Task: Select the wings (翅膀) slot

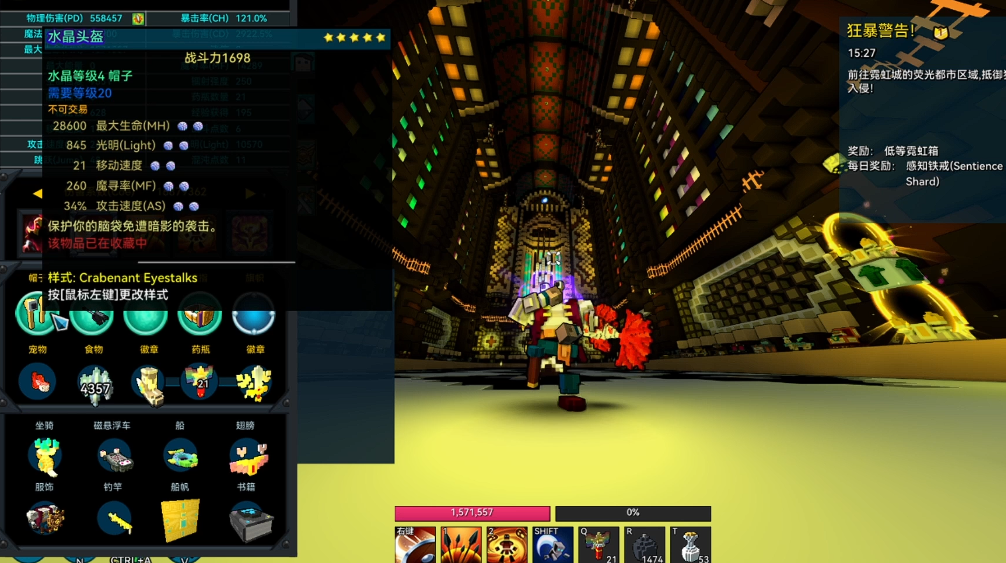Action: pyautogui.click(x=246, y=456)
